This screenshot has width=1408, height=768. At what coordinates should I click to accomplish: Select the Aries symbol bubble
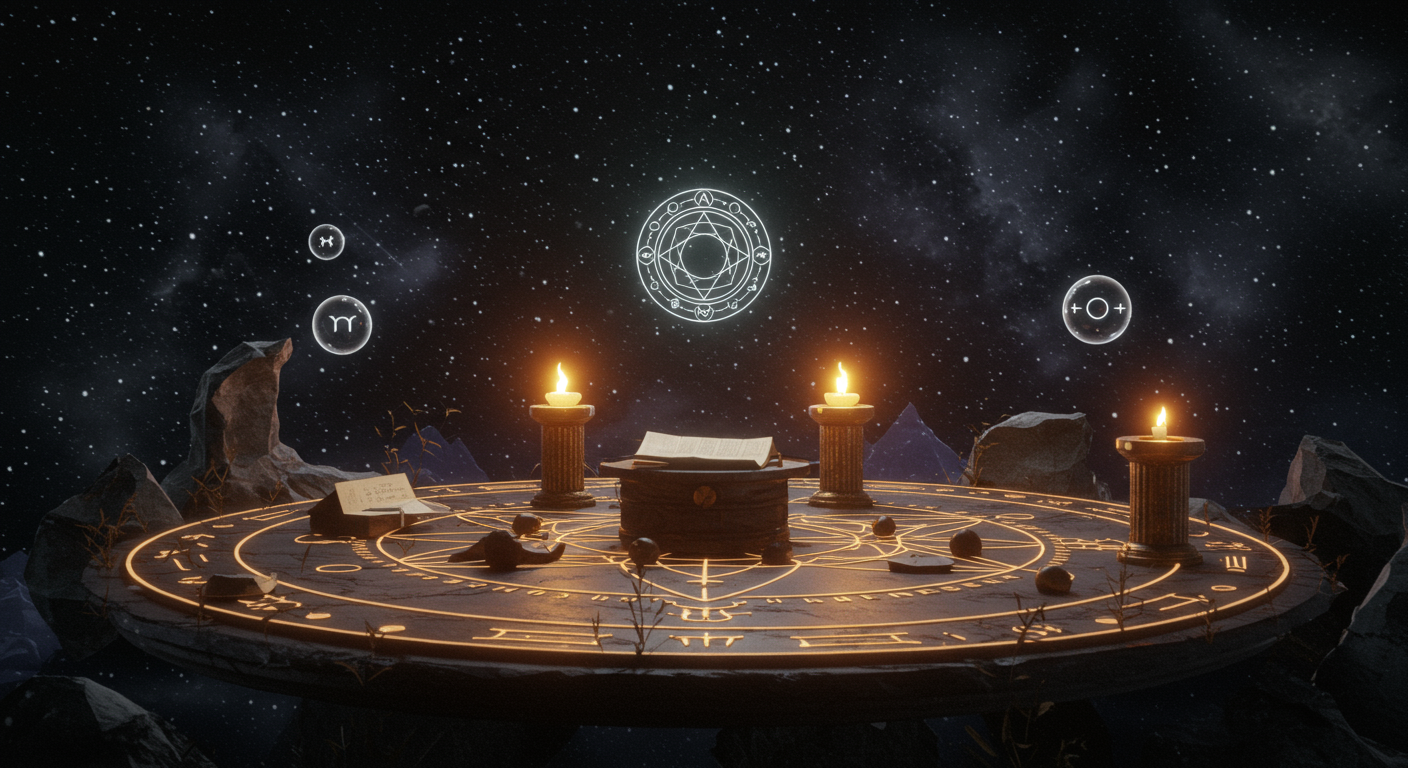tap(342, 324)
